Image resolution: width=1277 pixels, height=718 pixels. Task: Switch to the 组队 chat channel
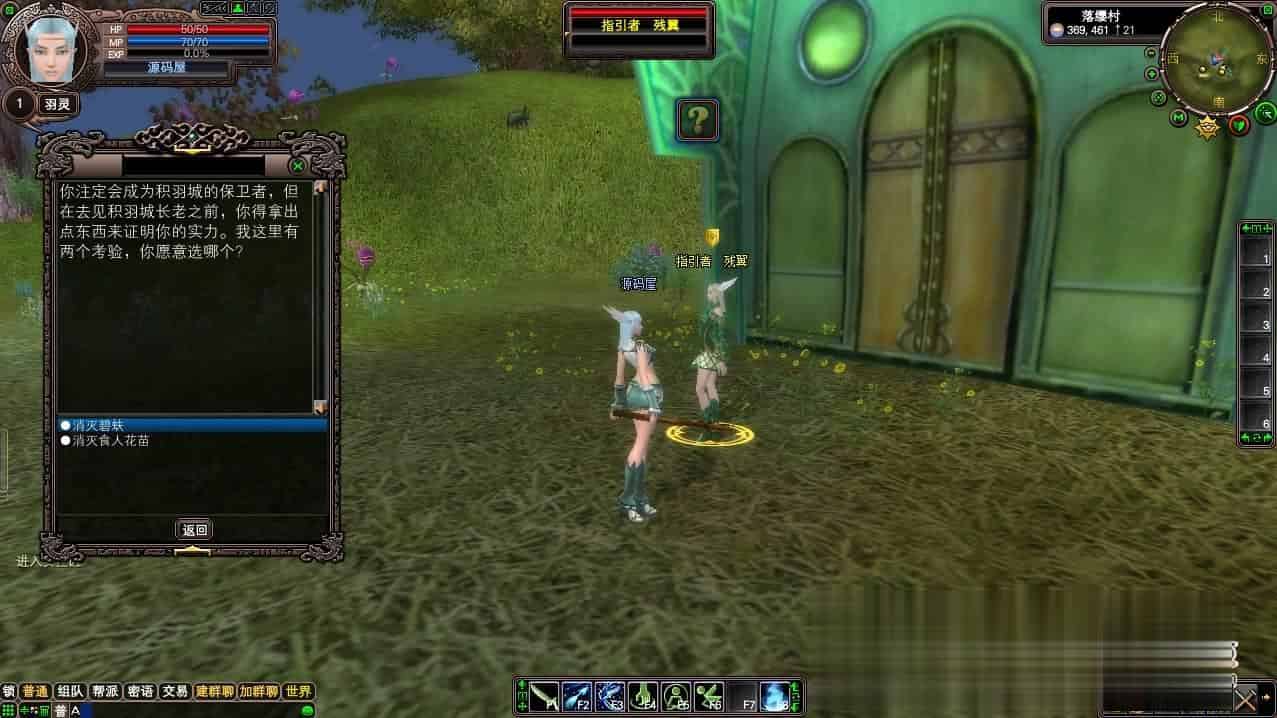[70, 691]
